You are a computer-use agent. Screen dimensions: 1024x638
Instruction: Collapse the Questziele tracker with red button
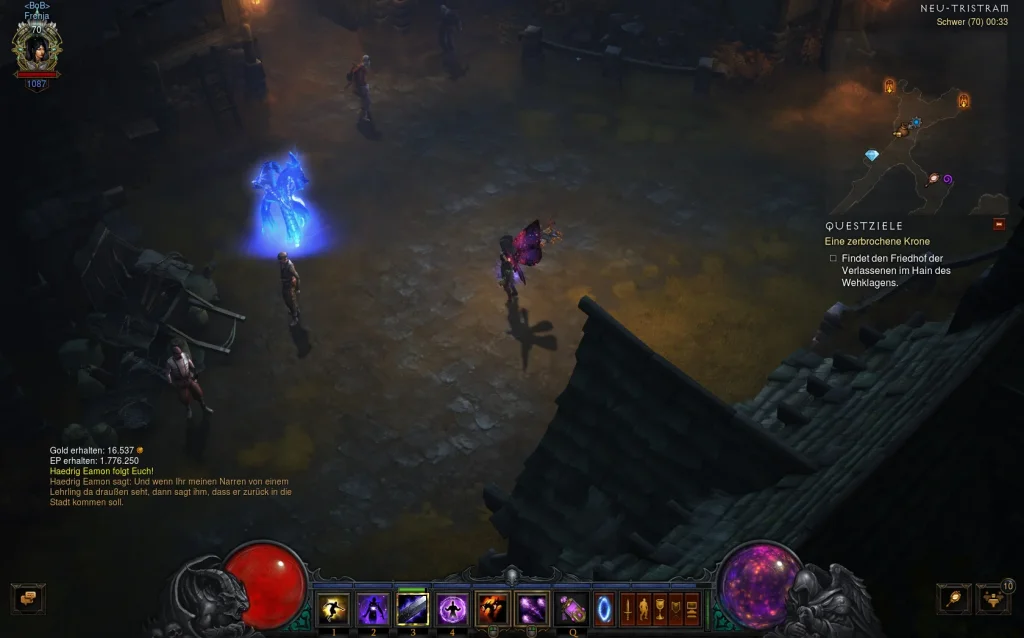[x=999, y=225]
